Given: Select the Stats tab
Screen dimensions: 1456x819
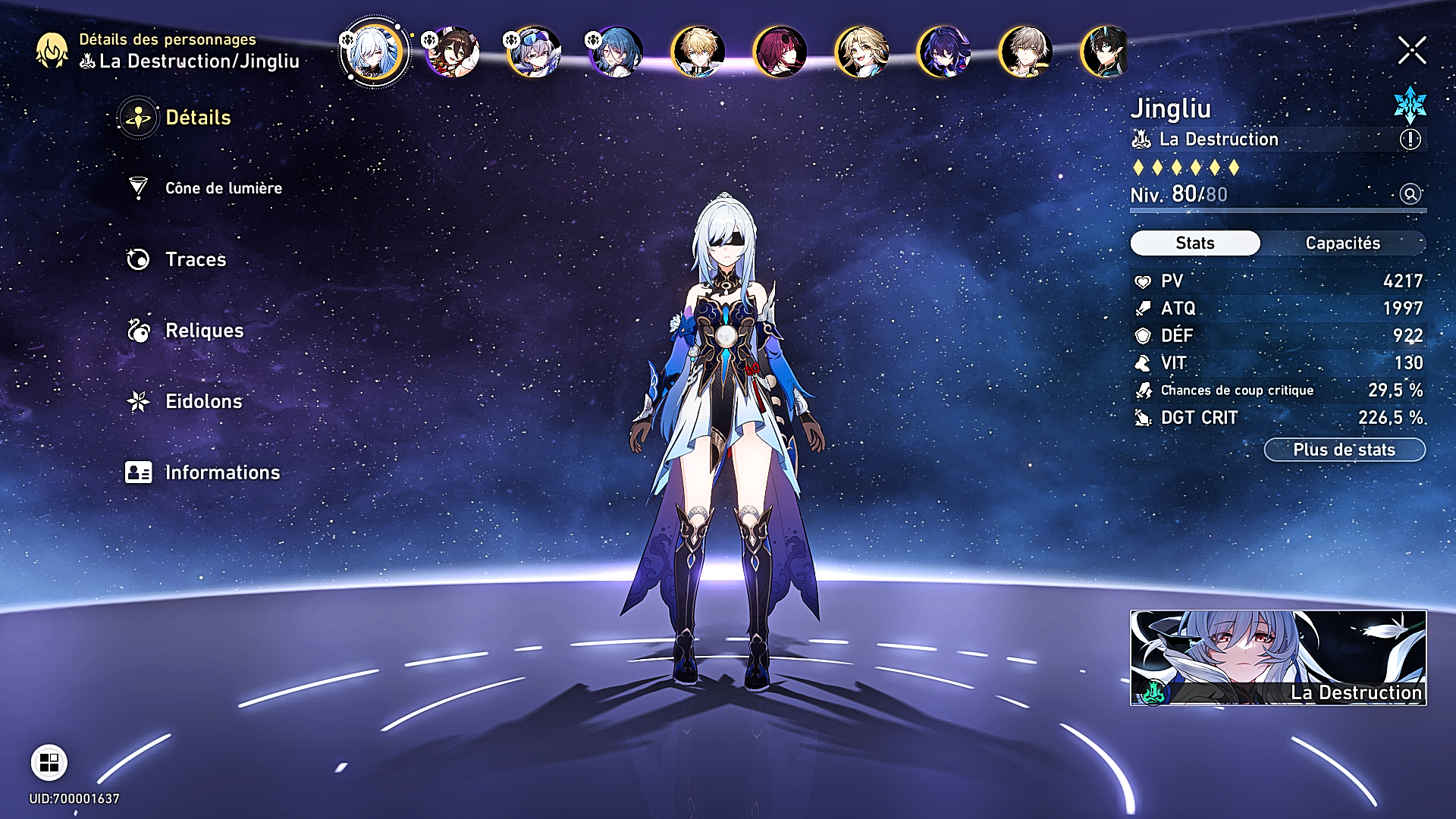Looking at the screenshot, I should point(1195,243).
